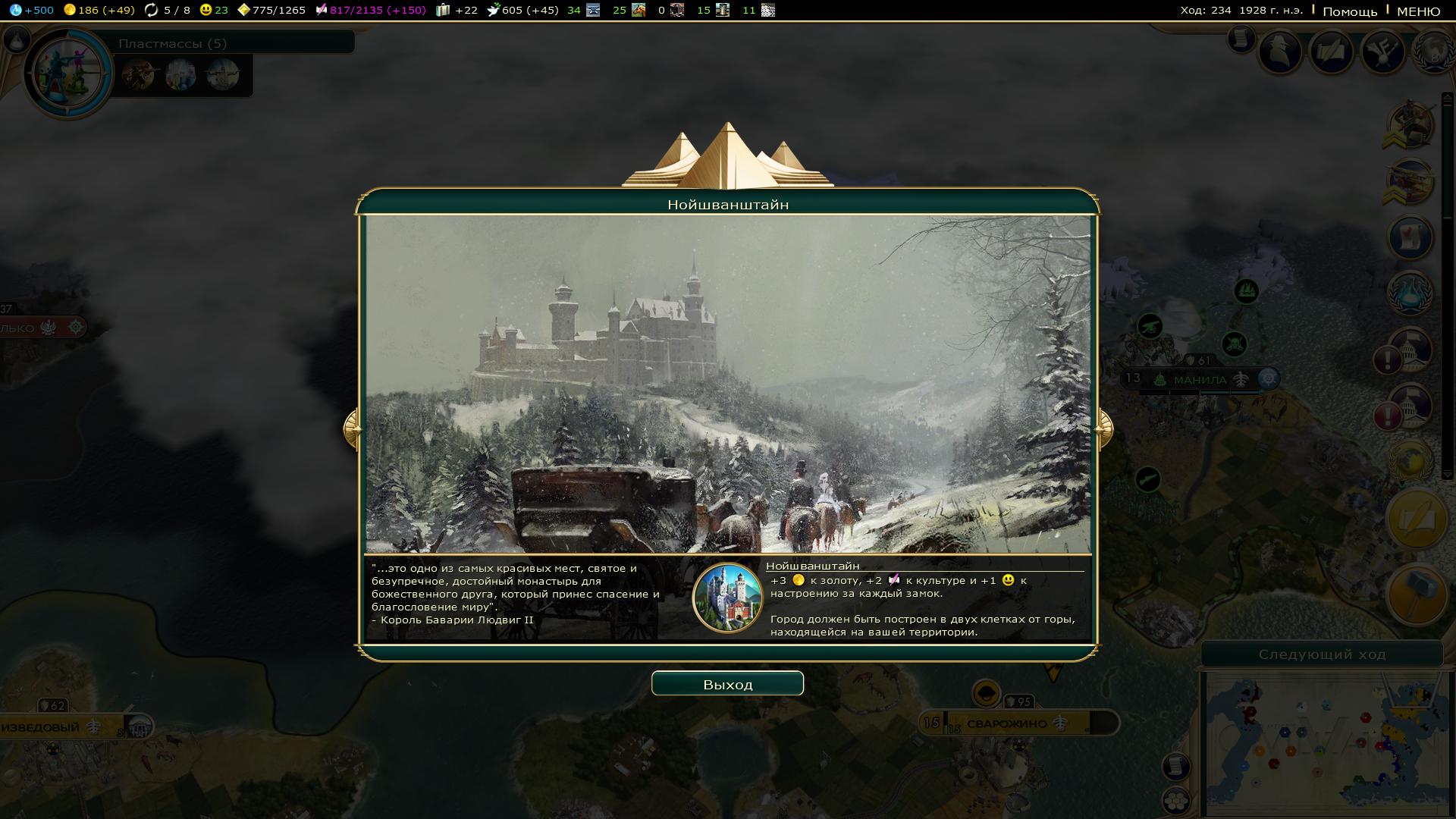Click the happiness smiley in top bar
Viewport: 1456px width, 819px height.
[213, 10]
